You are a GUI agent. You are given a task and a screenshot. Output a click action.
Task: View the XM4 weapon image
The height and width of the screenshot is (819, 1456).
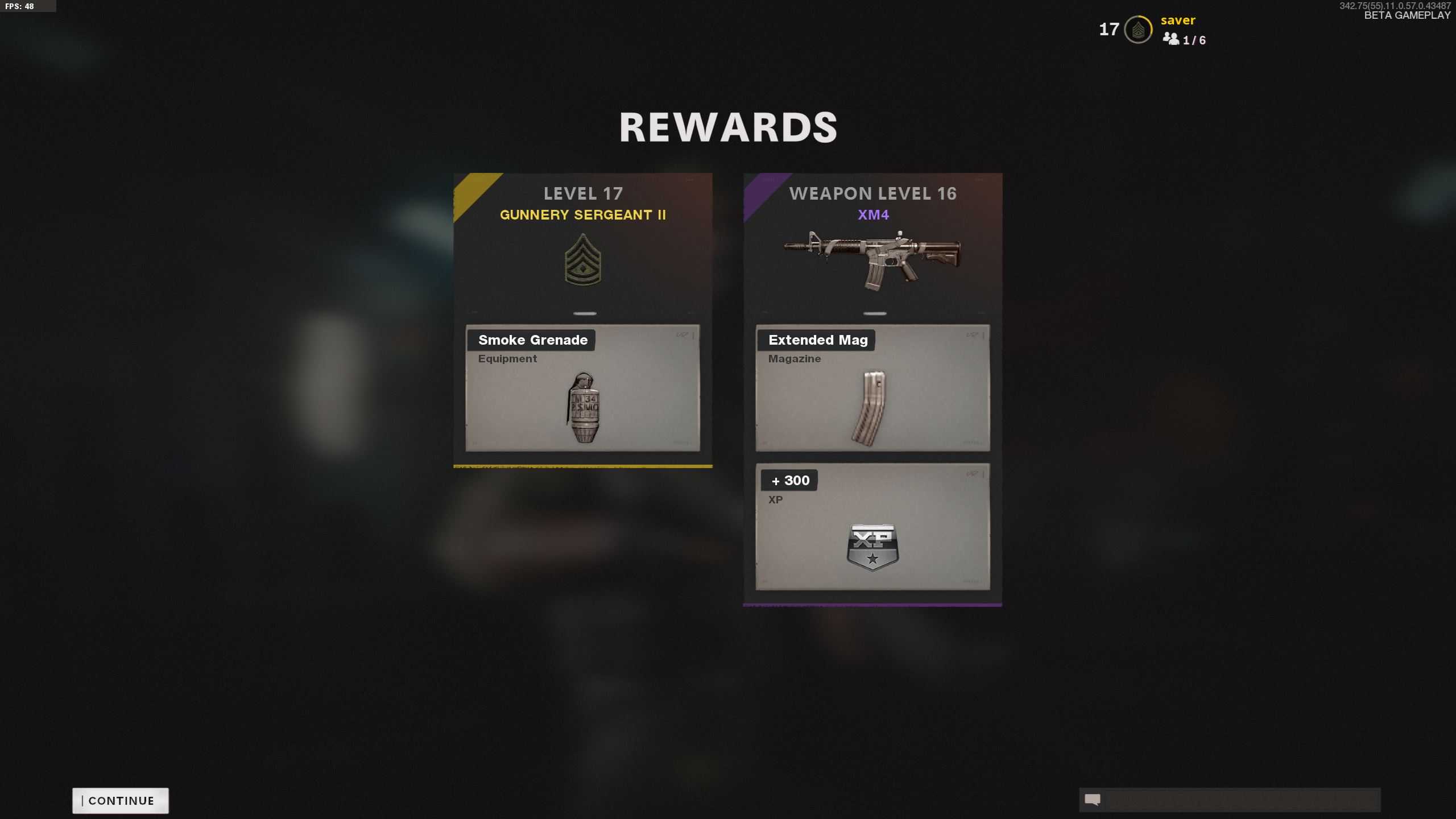(x=872, y=260)
